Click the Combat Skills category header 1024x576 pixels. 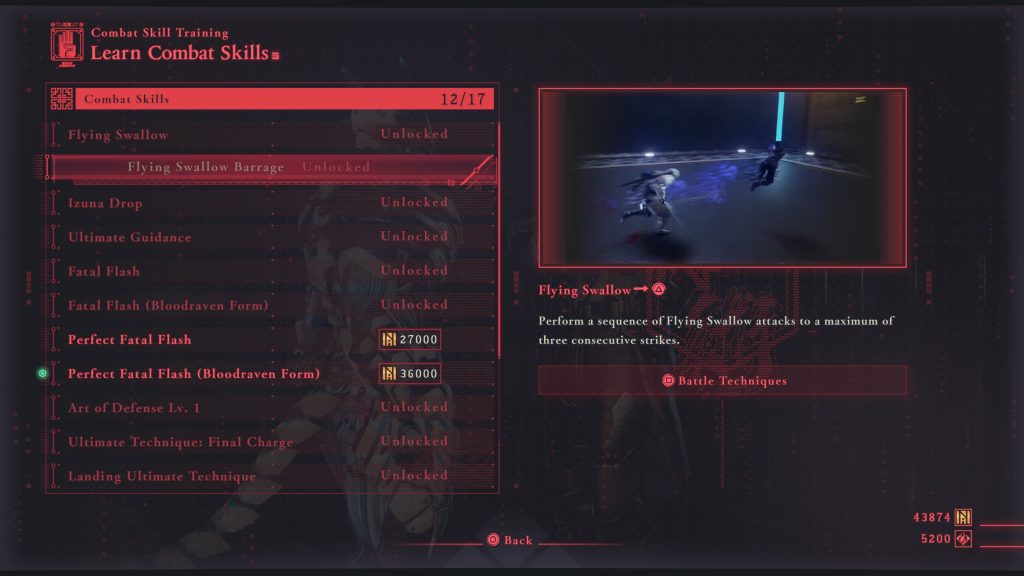point(270,99)
